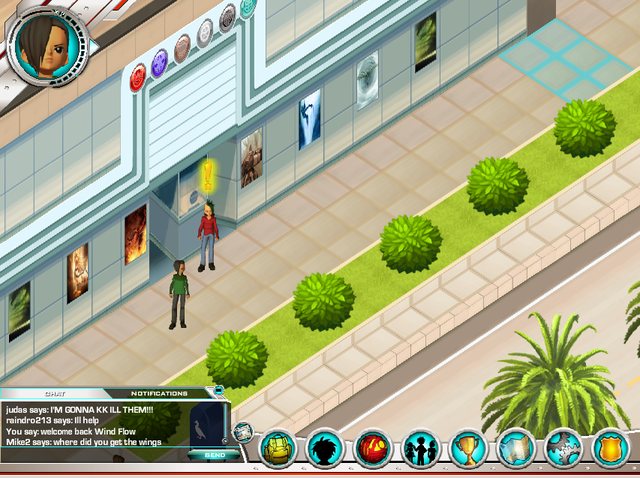
Task: Switch to the Notifications tab
Action: click(160, 394)
